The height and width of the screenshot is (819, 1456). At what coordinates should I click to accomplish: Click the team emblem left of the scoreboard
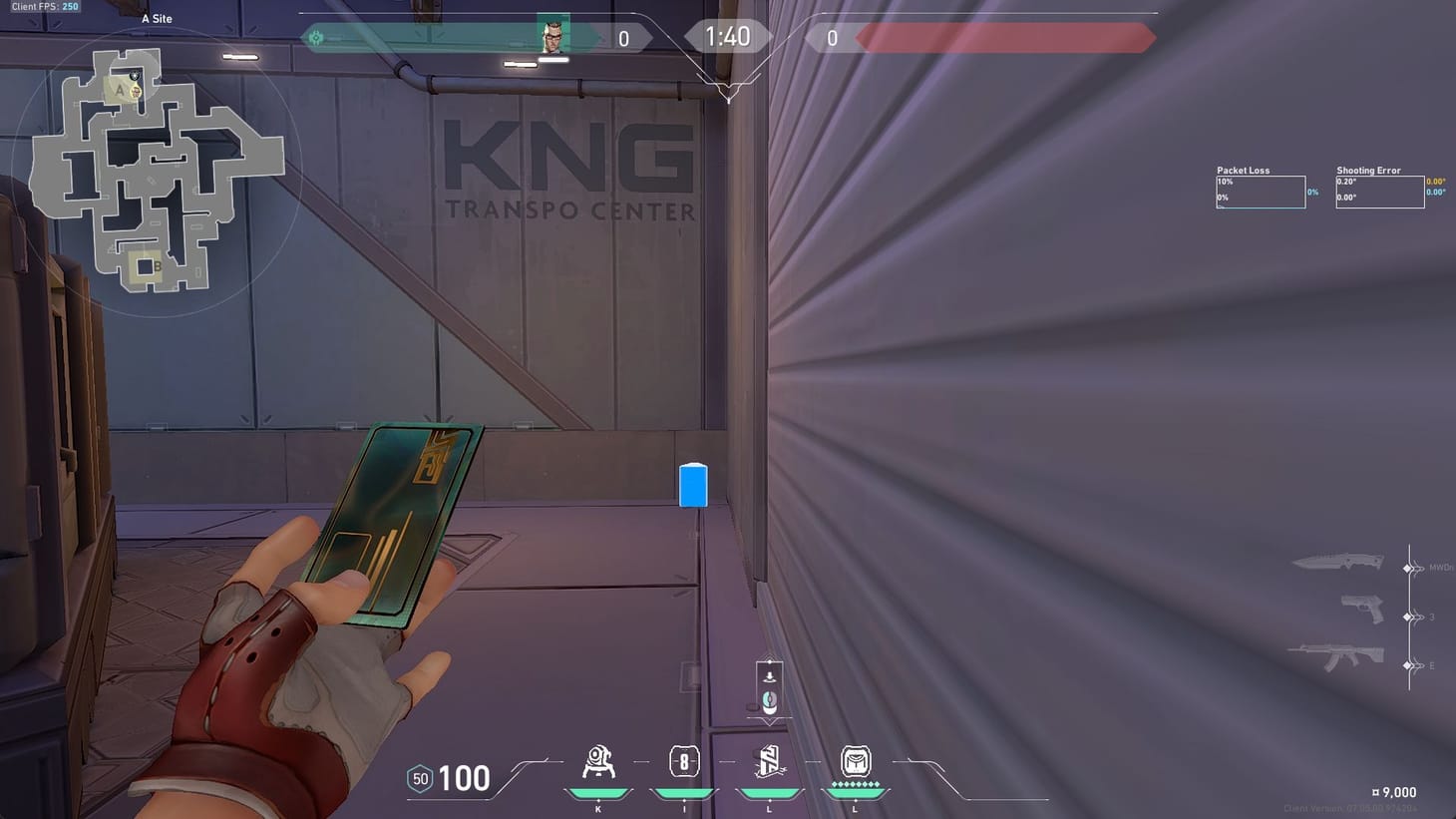(x=316, y=36)
